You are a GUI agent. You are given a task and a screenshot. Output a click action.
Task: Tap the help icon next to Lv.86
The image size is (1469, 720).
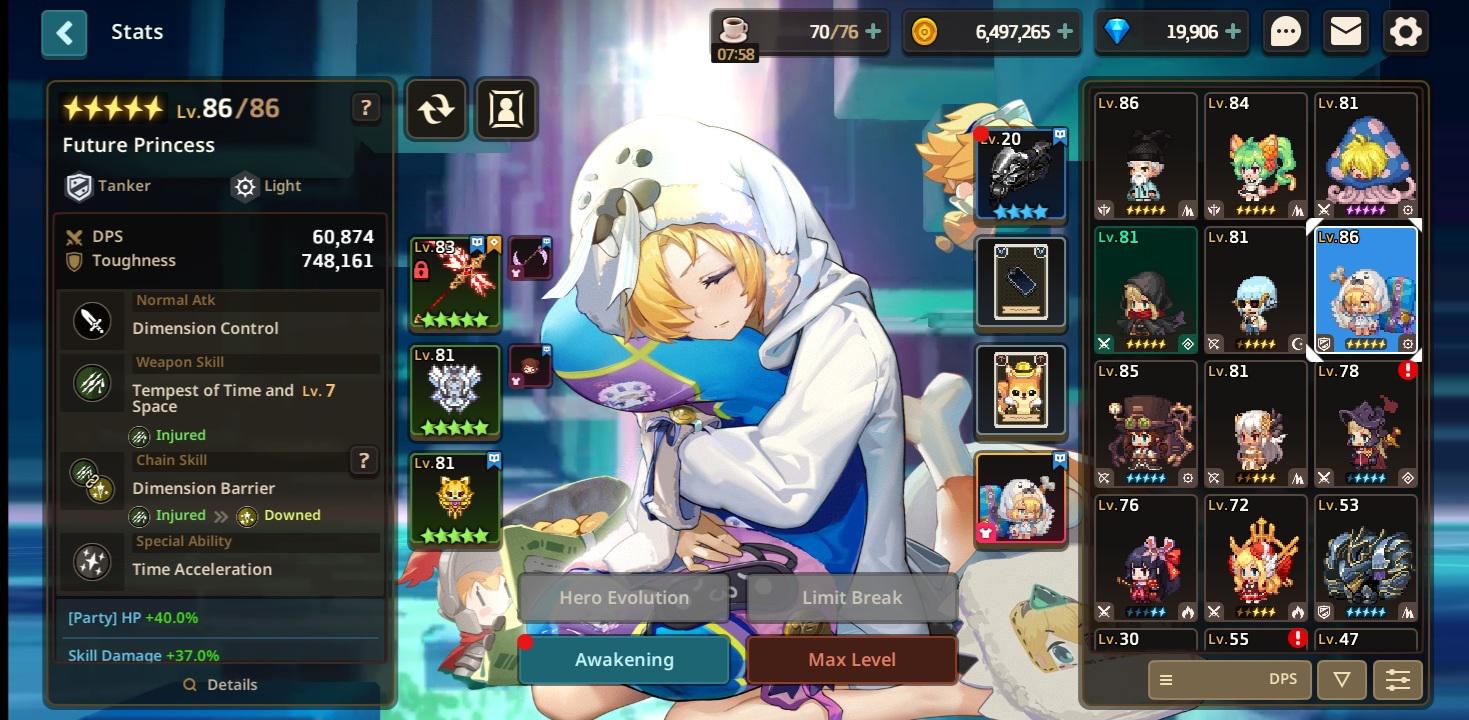[366, 108]
